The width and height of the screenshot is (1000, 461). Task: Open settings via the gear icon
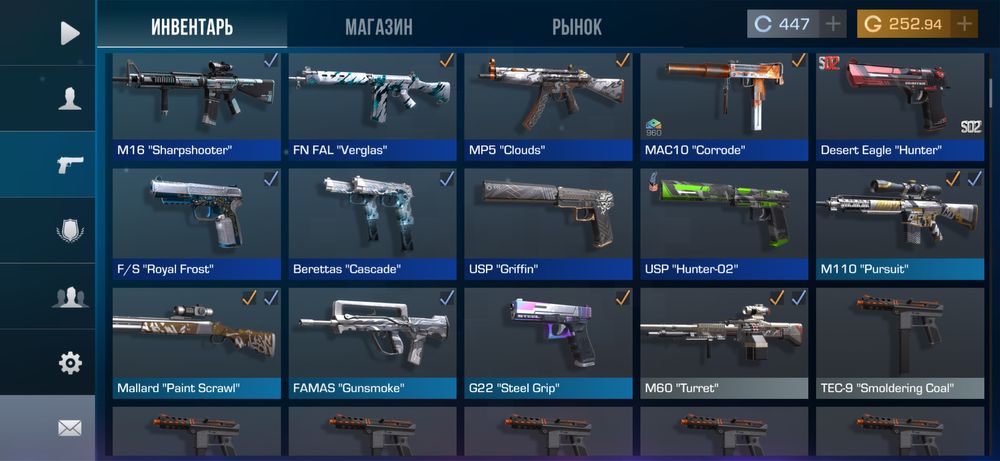click(69, 363)
